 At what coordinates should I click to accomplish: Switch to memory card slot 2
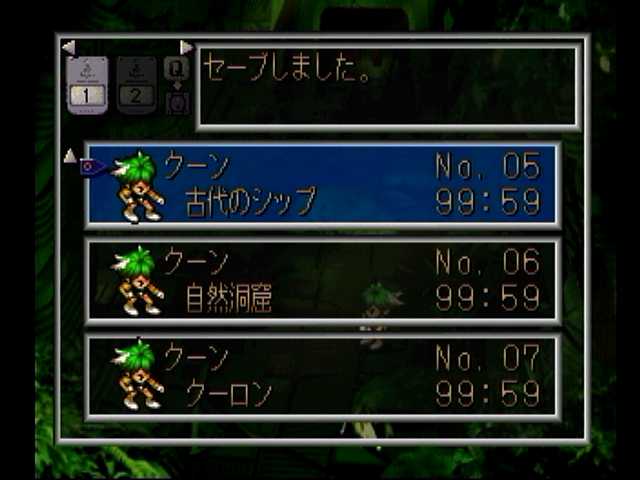point(137,84)
